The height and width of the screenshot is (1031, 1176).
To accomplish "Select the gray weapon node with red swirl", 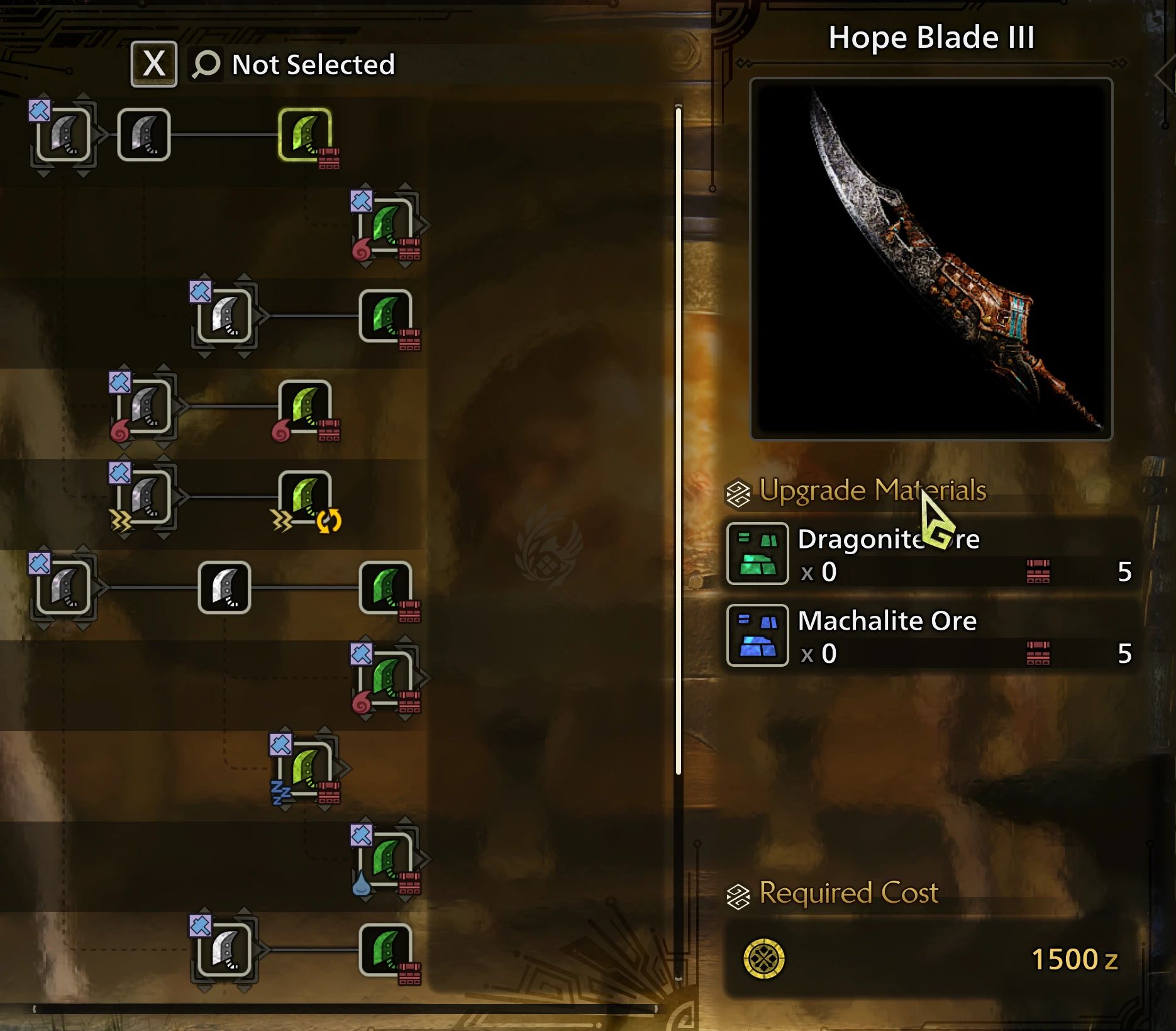I will [x=145, y=406].
